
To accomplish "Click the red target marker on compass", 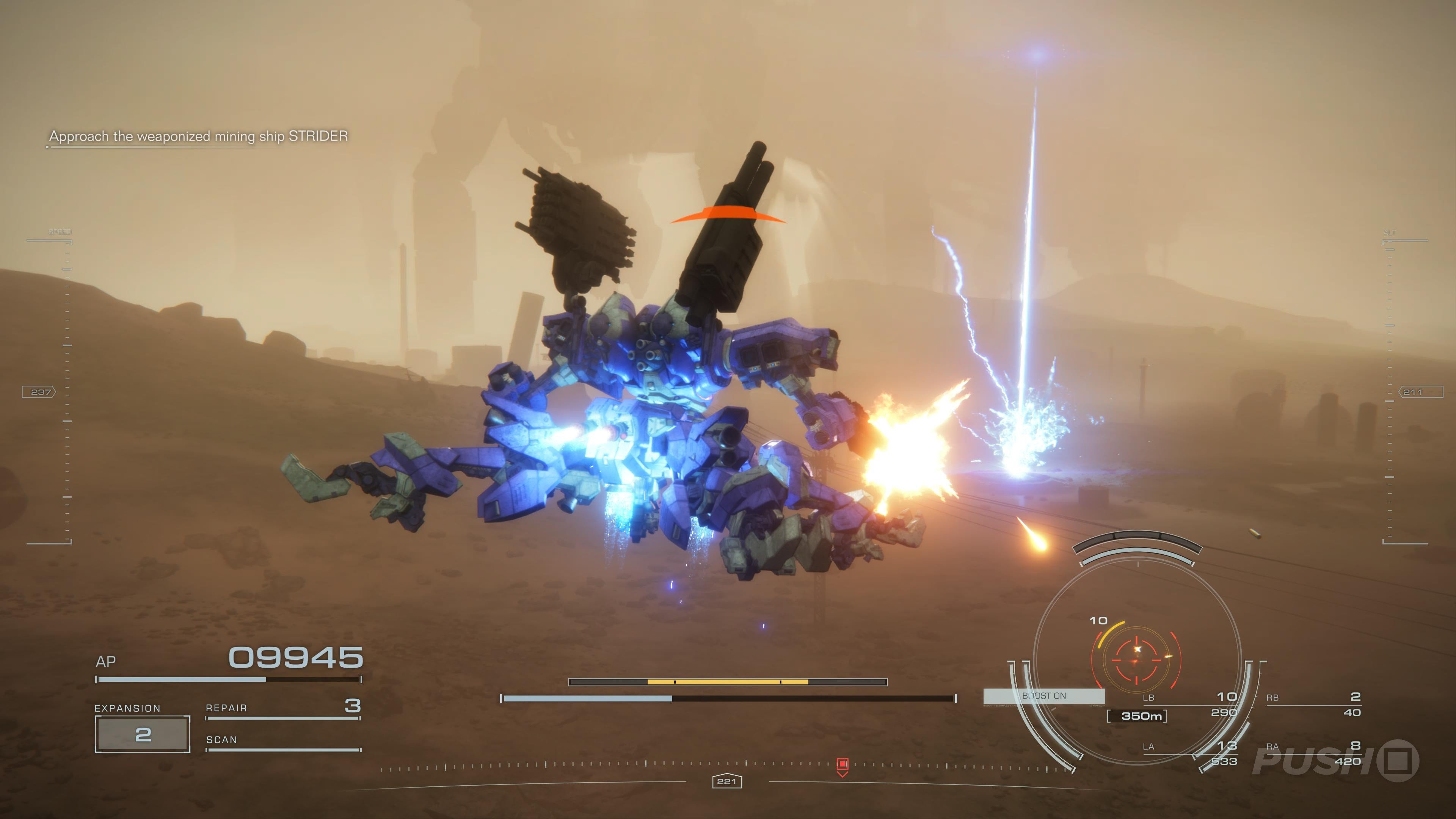I will (x=842, y=765).
